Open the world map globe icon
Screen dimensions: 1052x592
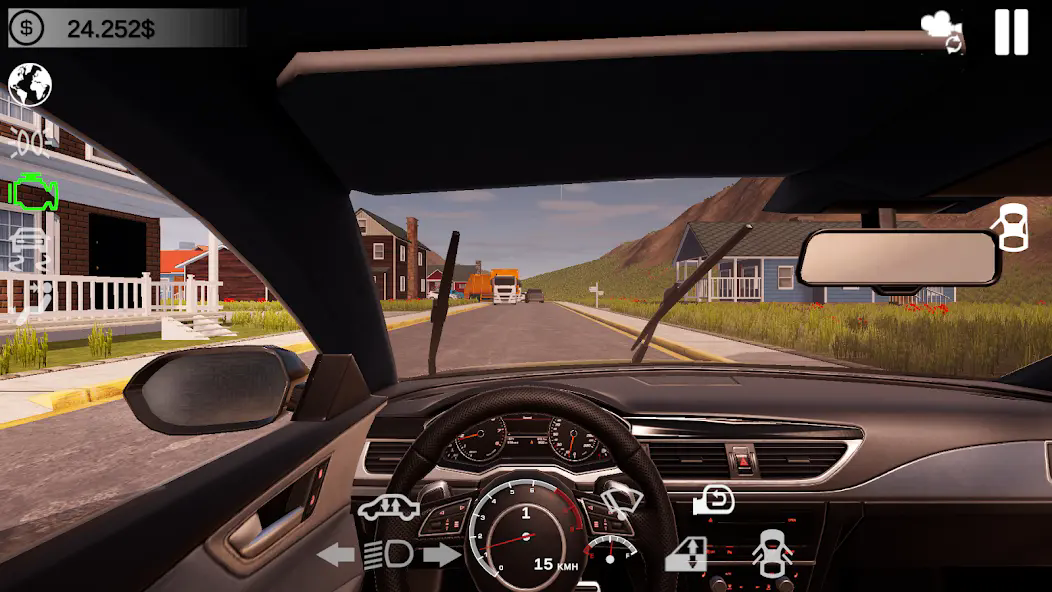[x=30, y=85]
